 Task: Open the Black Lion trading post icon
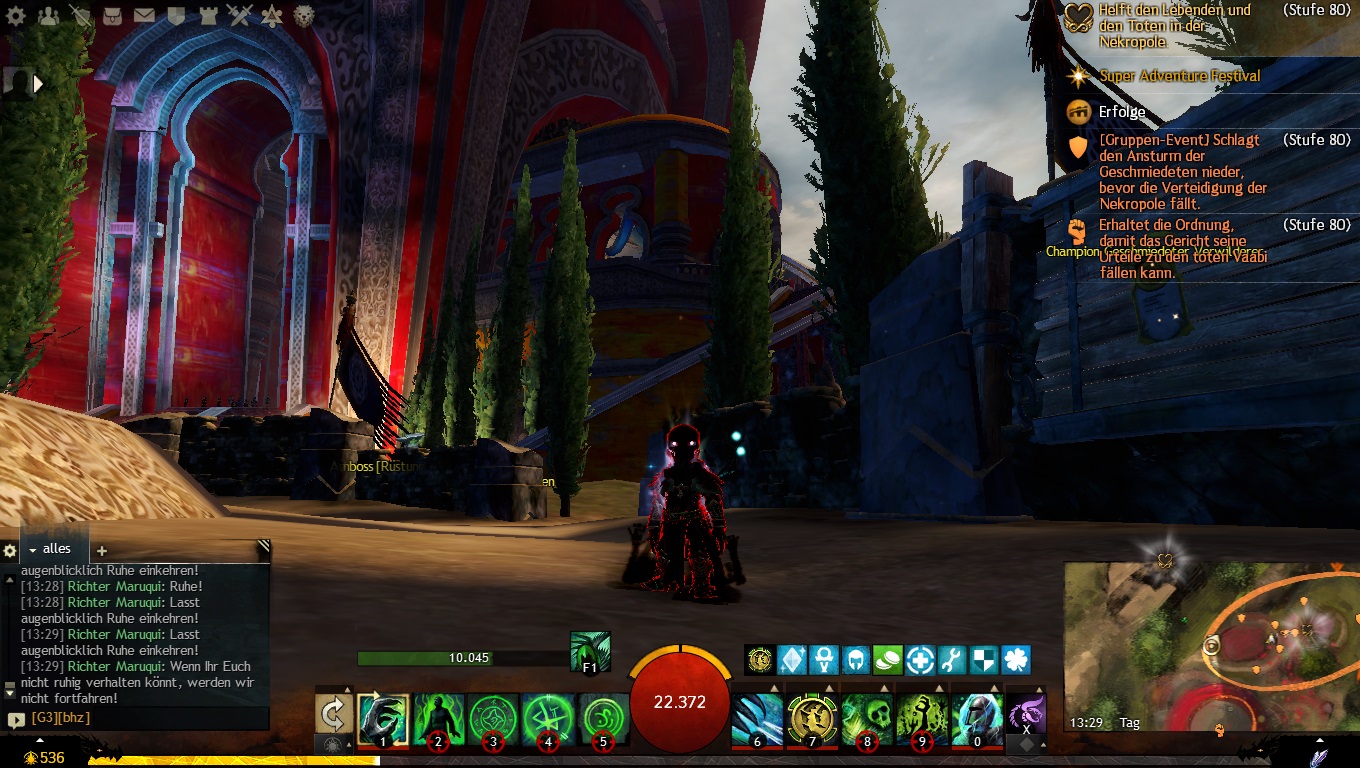coord(304,15)
